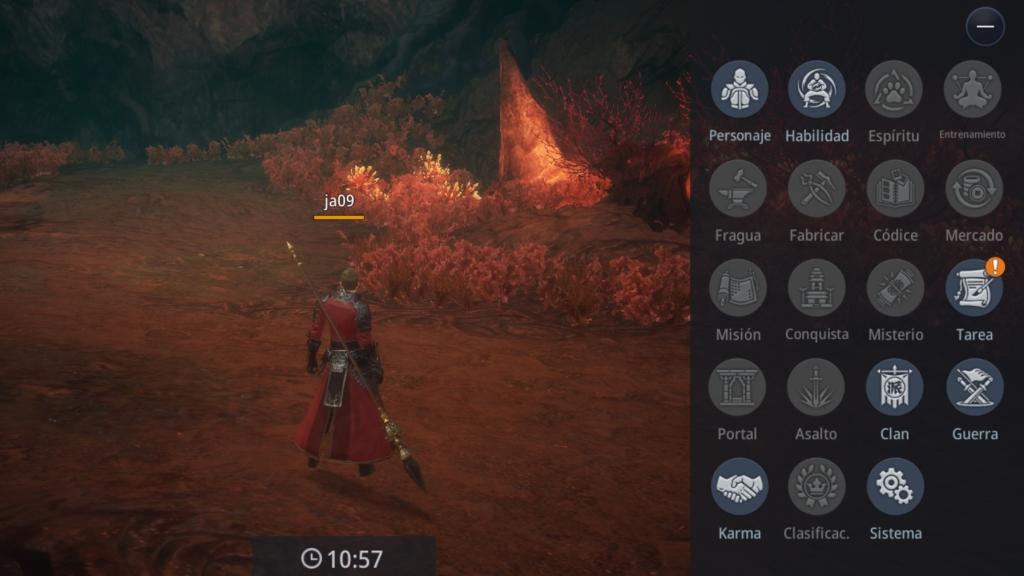Open the Karma handshake menu

(739, 486)
